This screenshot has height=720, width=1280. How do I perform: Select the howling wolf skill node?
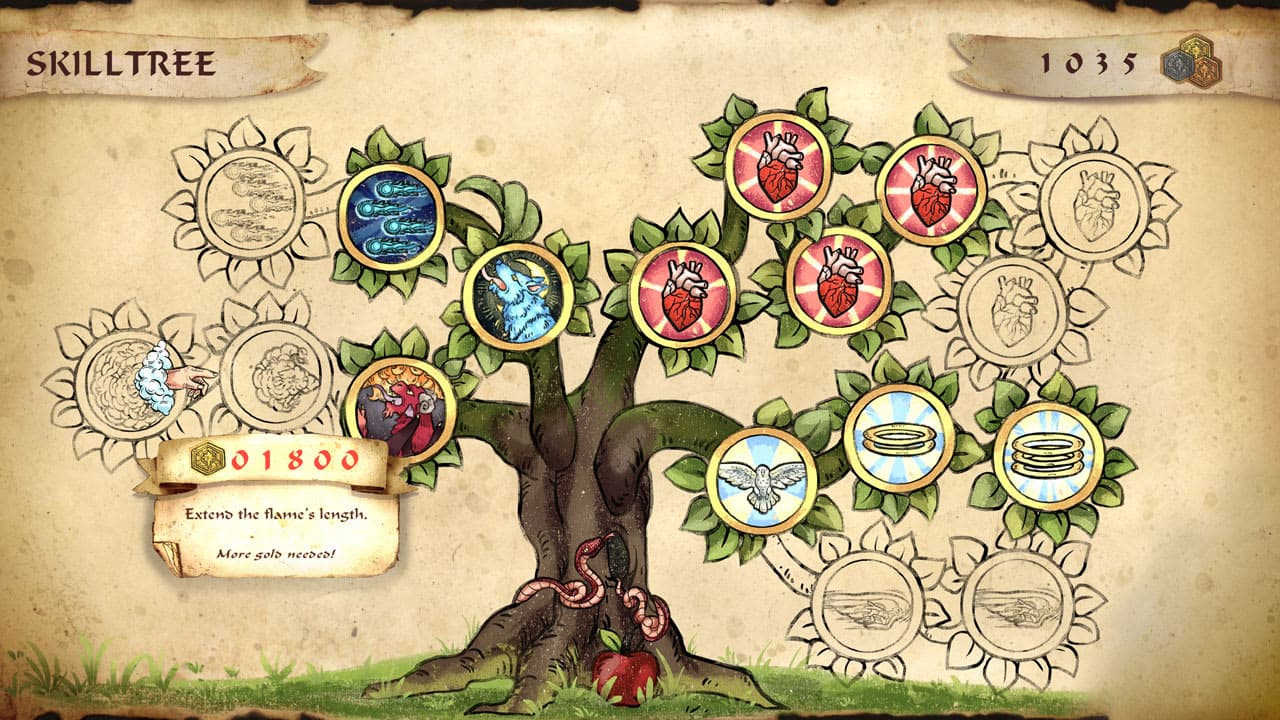tap(520, 295)
